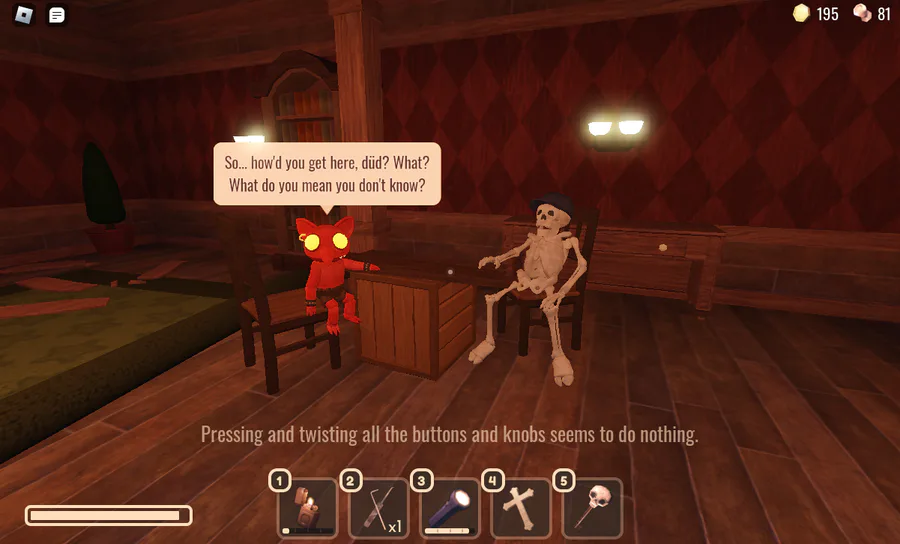Toggle the Roblox chat window

tap(58, 15)
